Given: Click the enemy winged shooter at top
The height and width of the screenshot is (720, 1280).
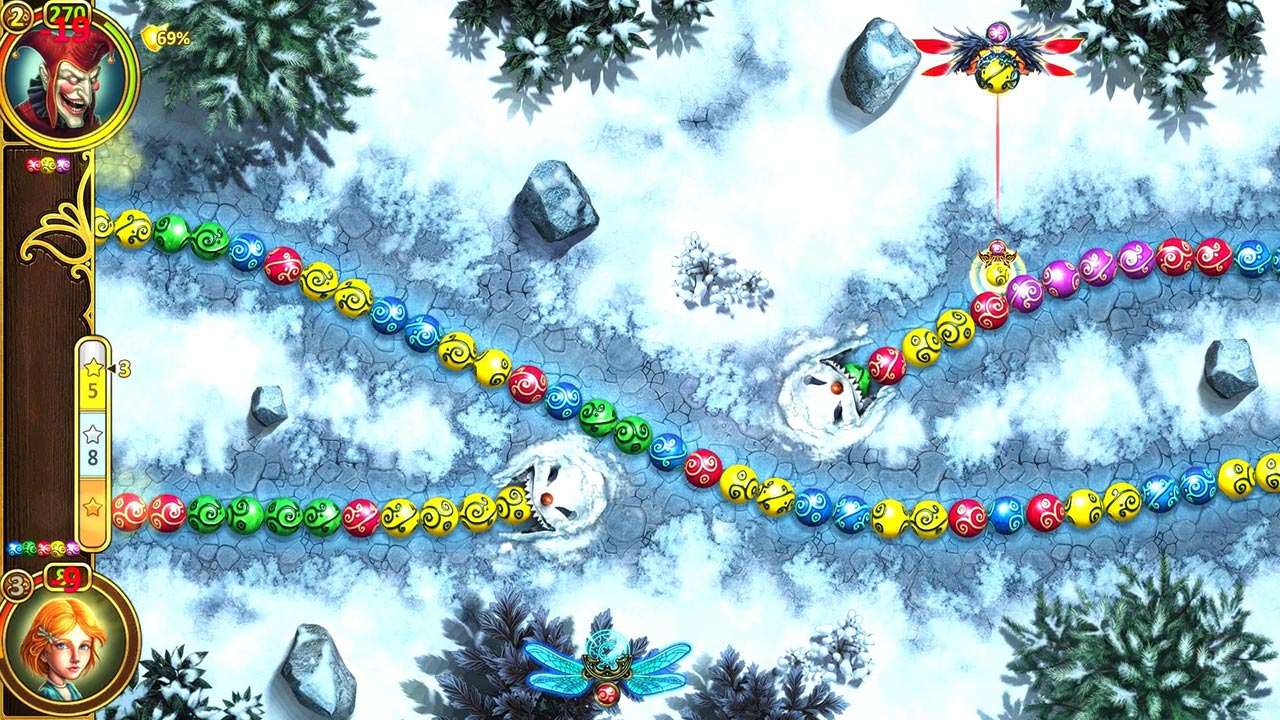Looking at the screenshot, I should [1000, 58].
